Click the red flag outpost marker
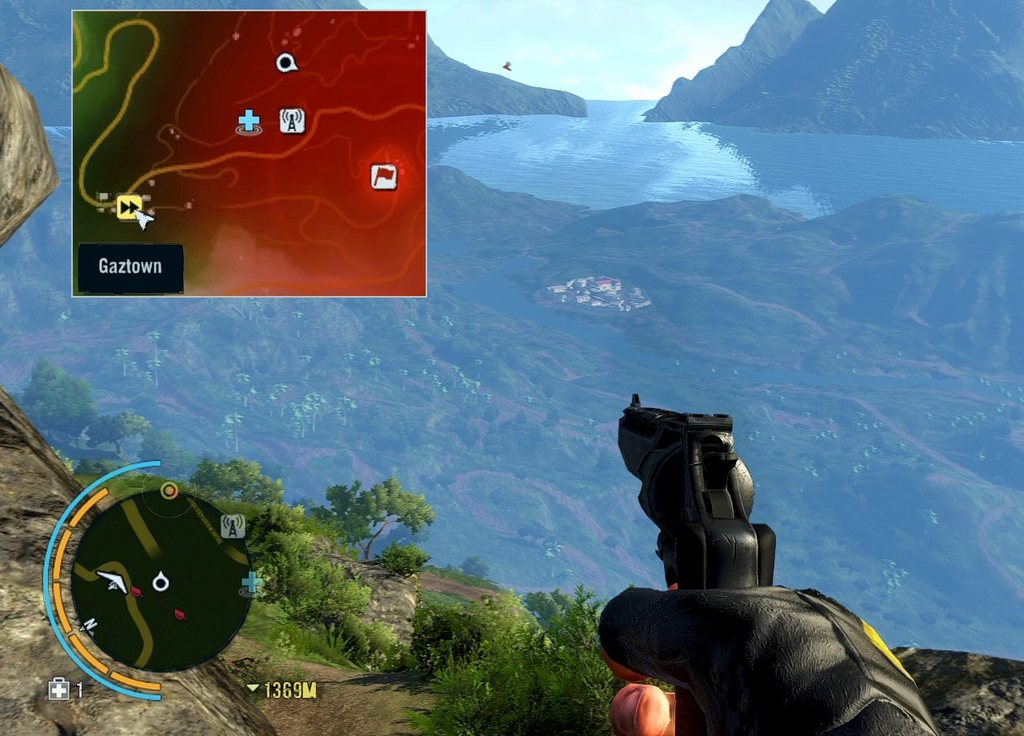 coord(384,177)
